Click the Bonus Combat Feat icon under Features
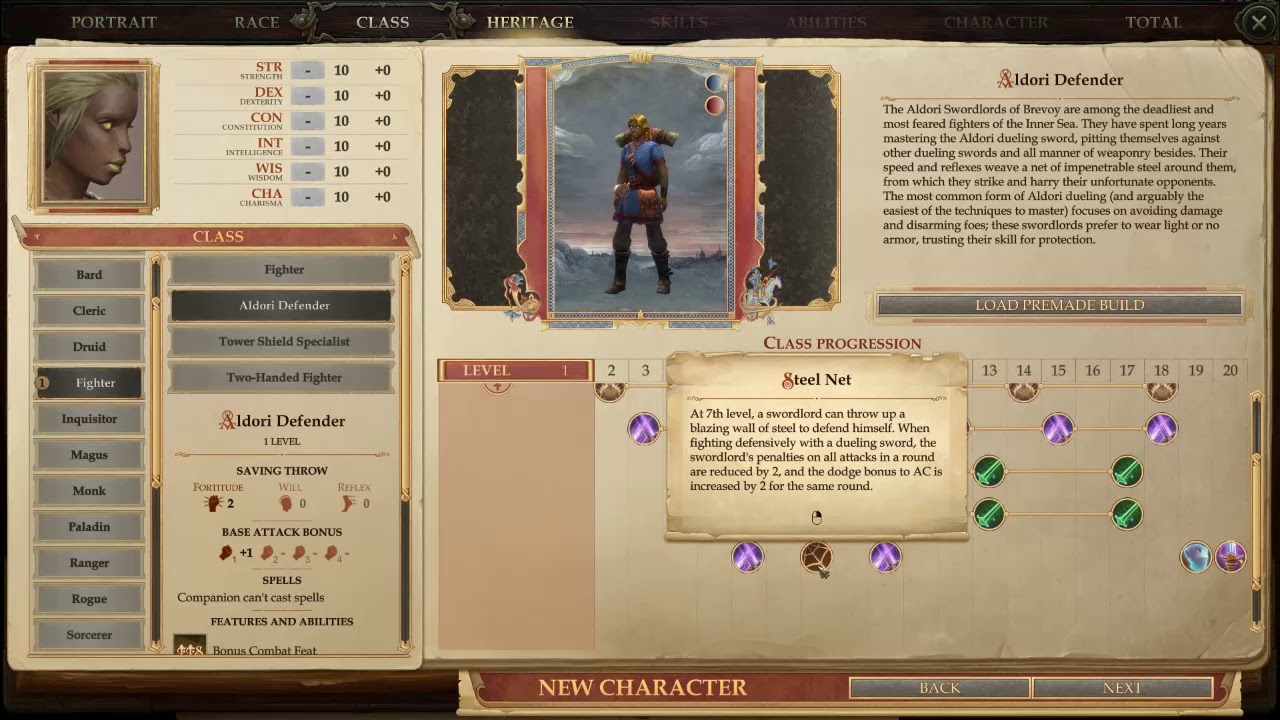Screen dimensions: 1280x720 pyautogui.click(x=189, y=649)
